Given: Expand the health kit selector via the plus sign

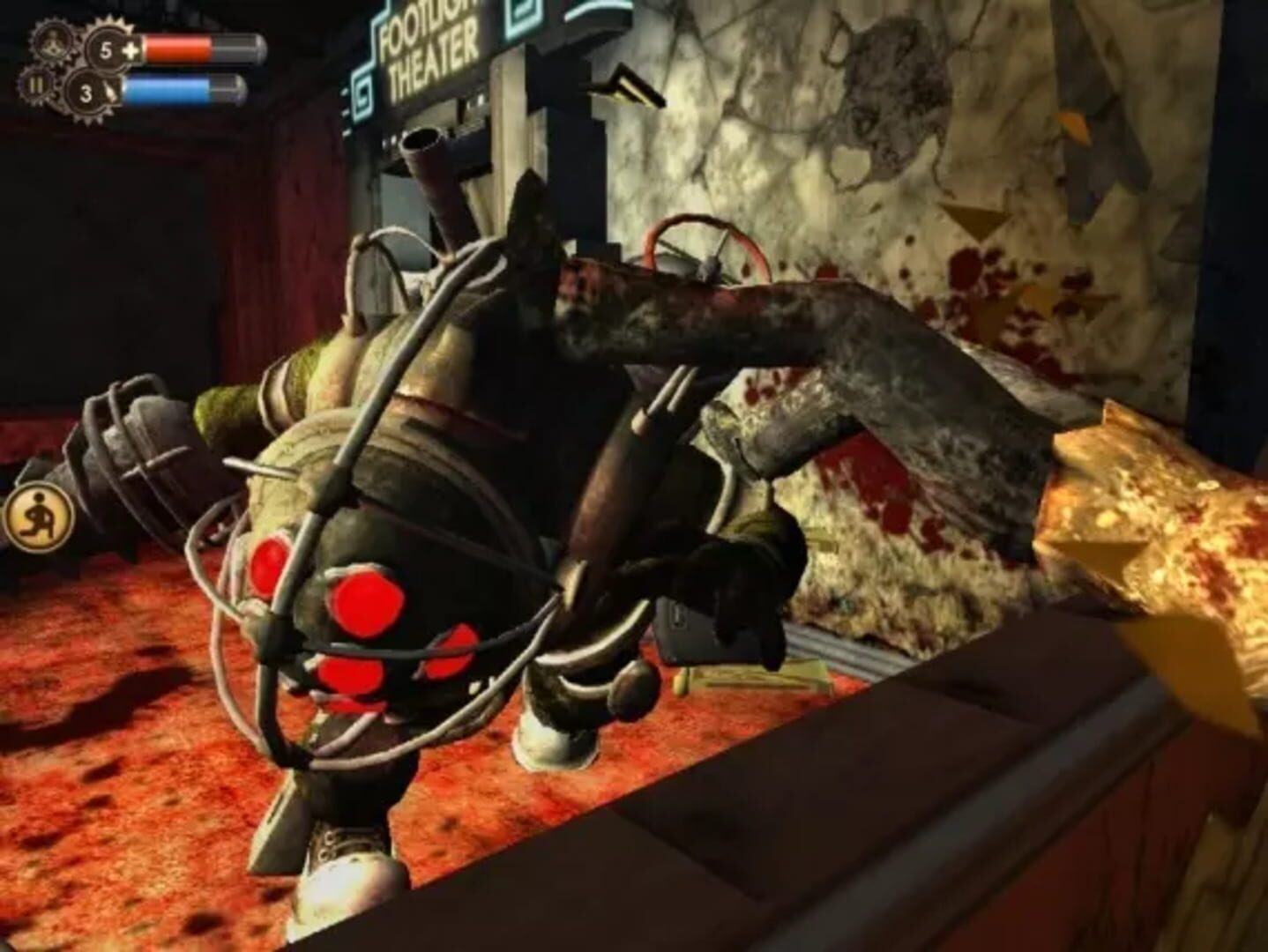Looking at the screenshot, I should tap(129, 50).
